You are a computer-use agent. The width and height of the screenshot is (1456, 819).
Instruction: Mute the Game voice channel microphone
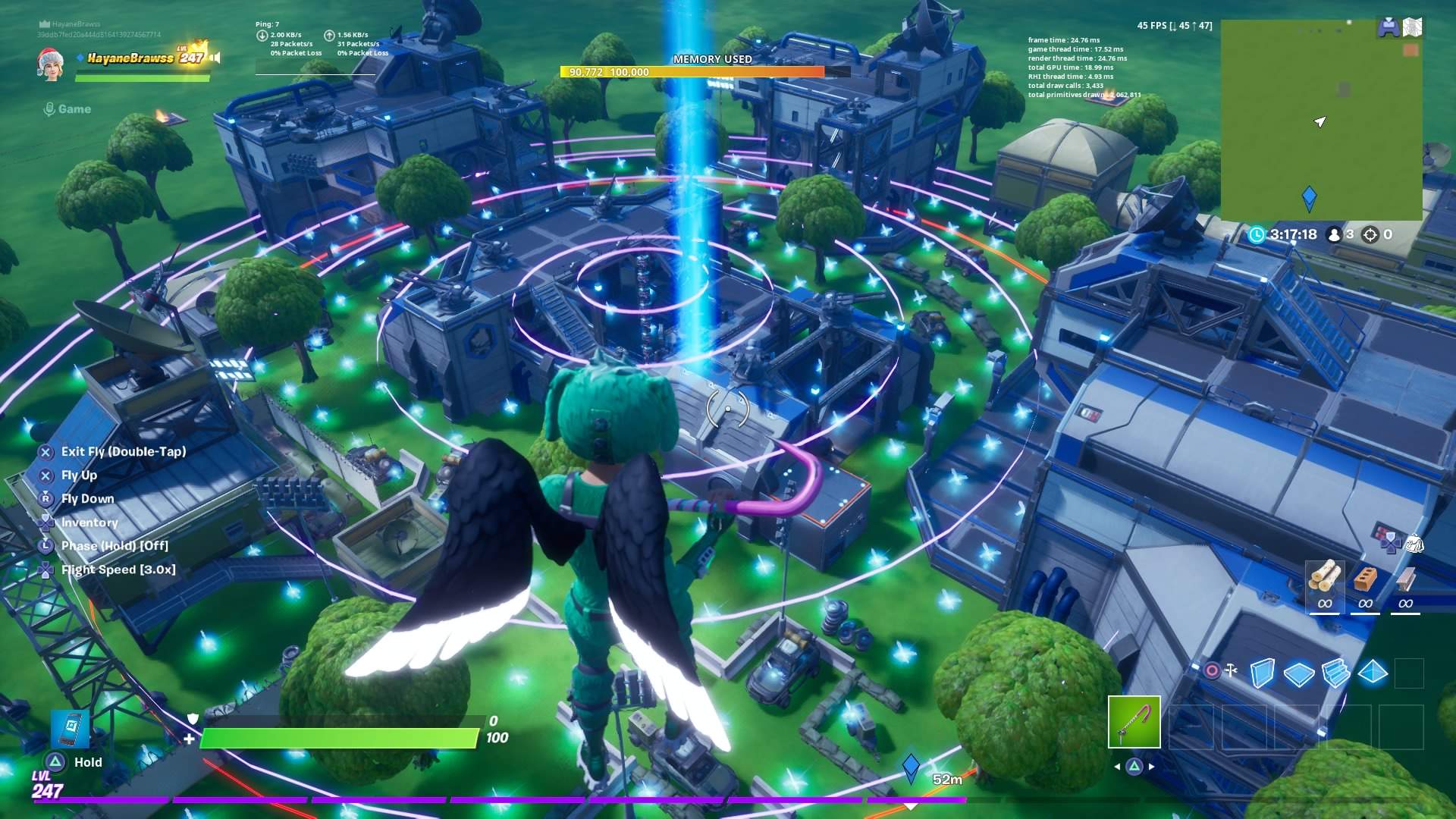(49, 108)
